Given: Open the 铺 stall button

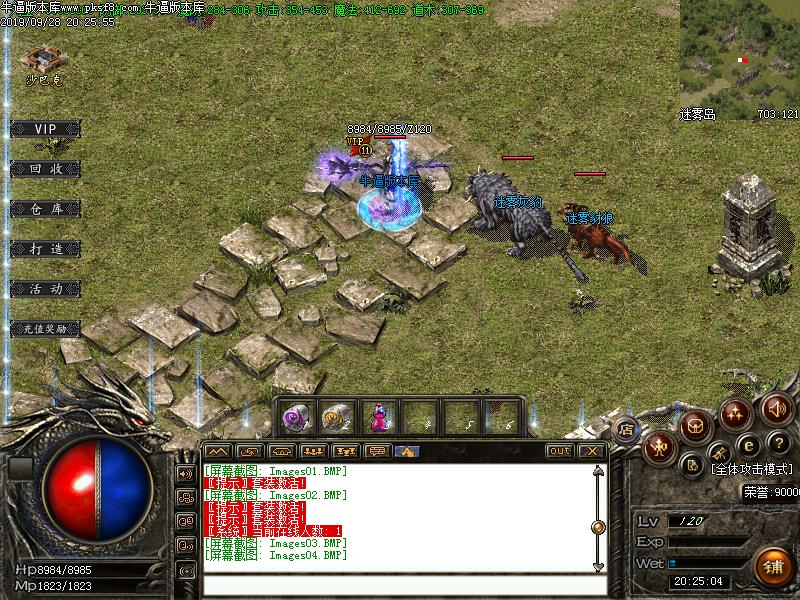Looking at the screenshot, I should 772,567.
